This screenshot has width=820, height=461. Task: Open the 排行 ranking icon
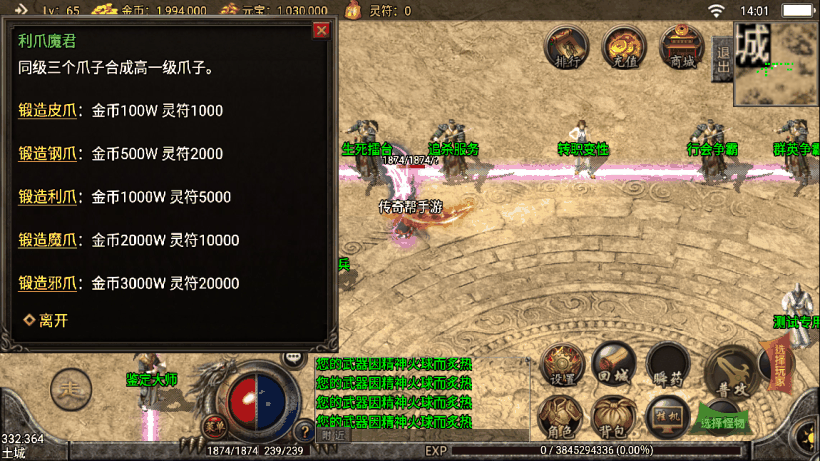click(x=567, y=48)
